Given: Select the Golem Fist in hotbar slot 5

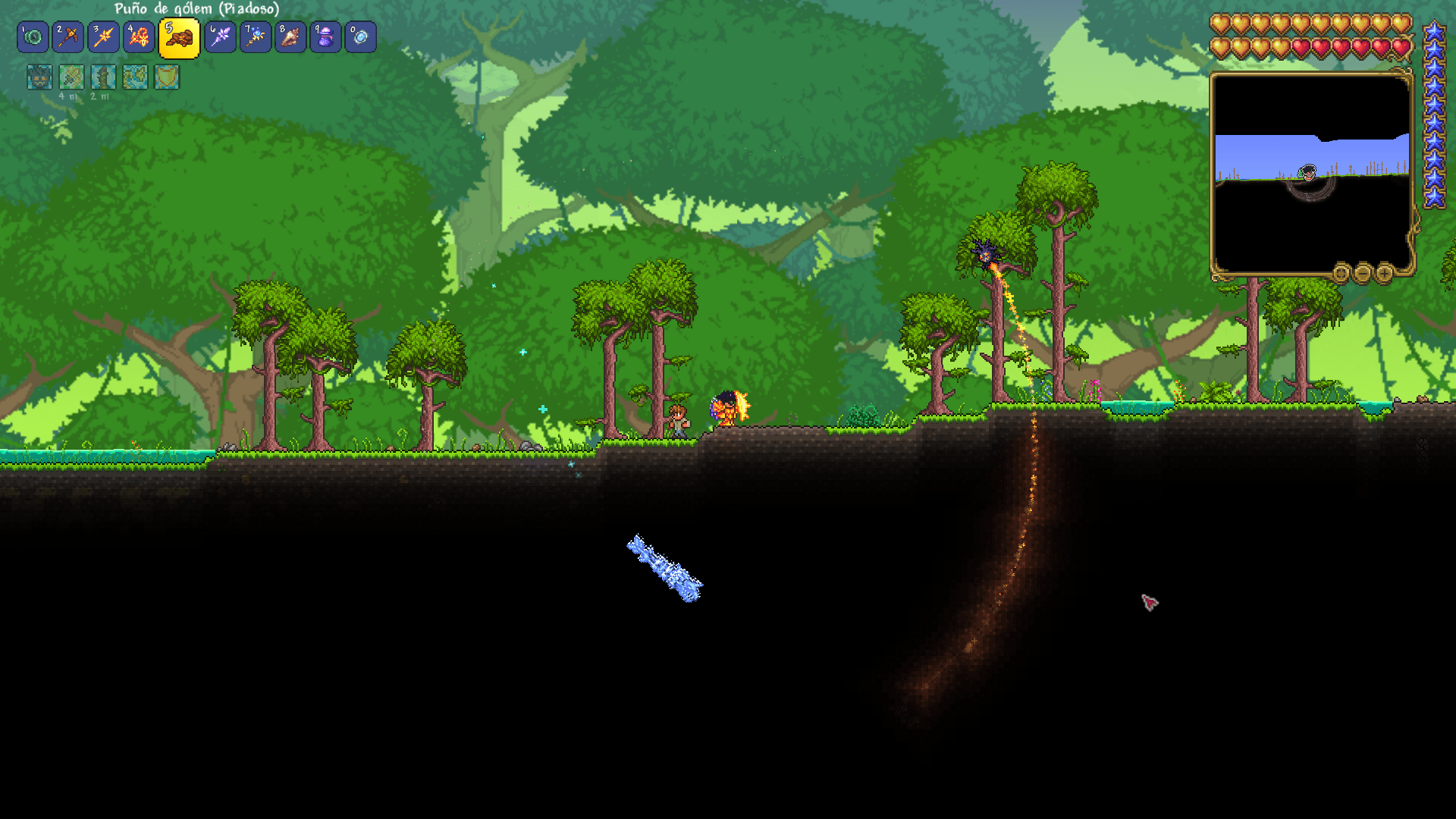Looking at the screenshot, I should point(178,37).
